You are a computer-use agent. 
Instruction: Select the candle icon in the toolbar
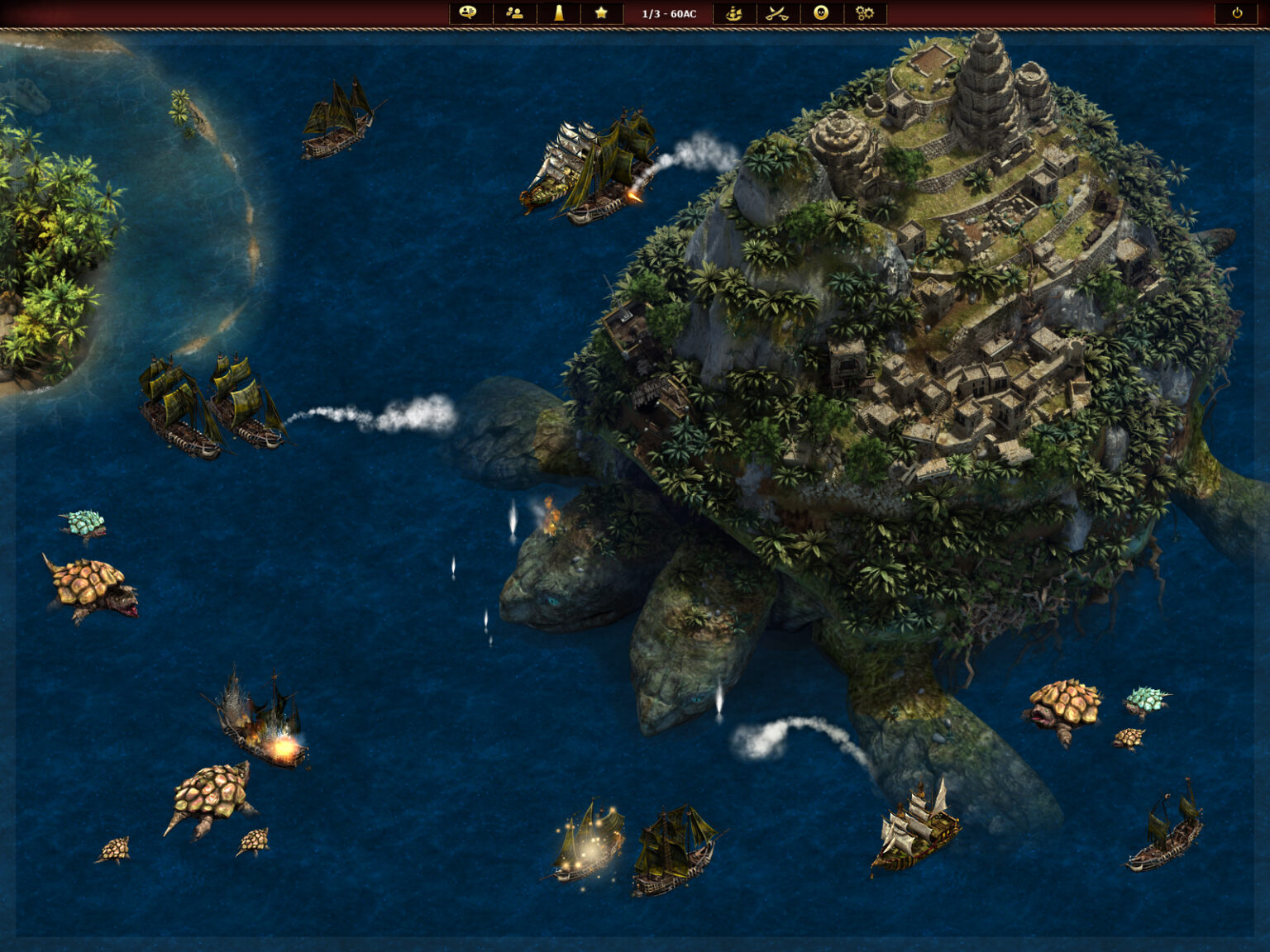(x=558, y=13)
